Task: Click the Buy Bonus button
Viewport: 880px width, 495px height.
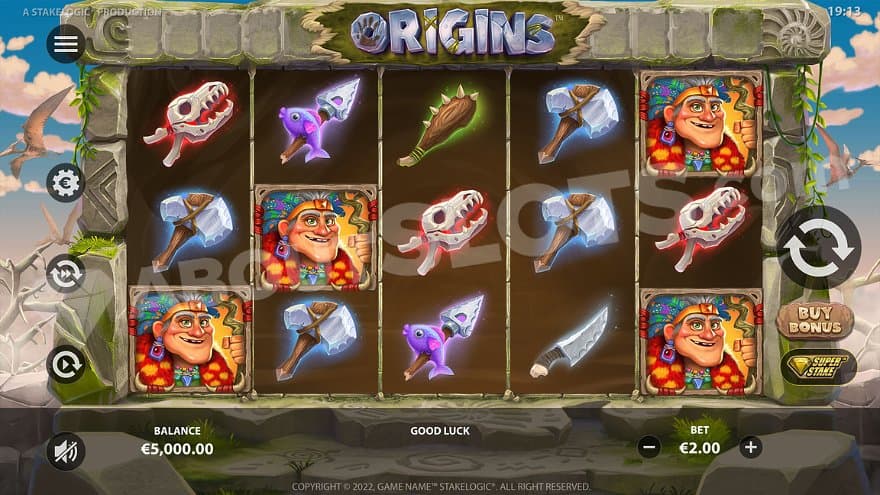Action: point(814,321)
